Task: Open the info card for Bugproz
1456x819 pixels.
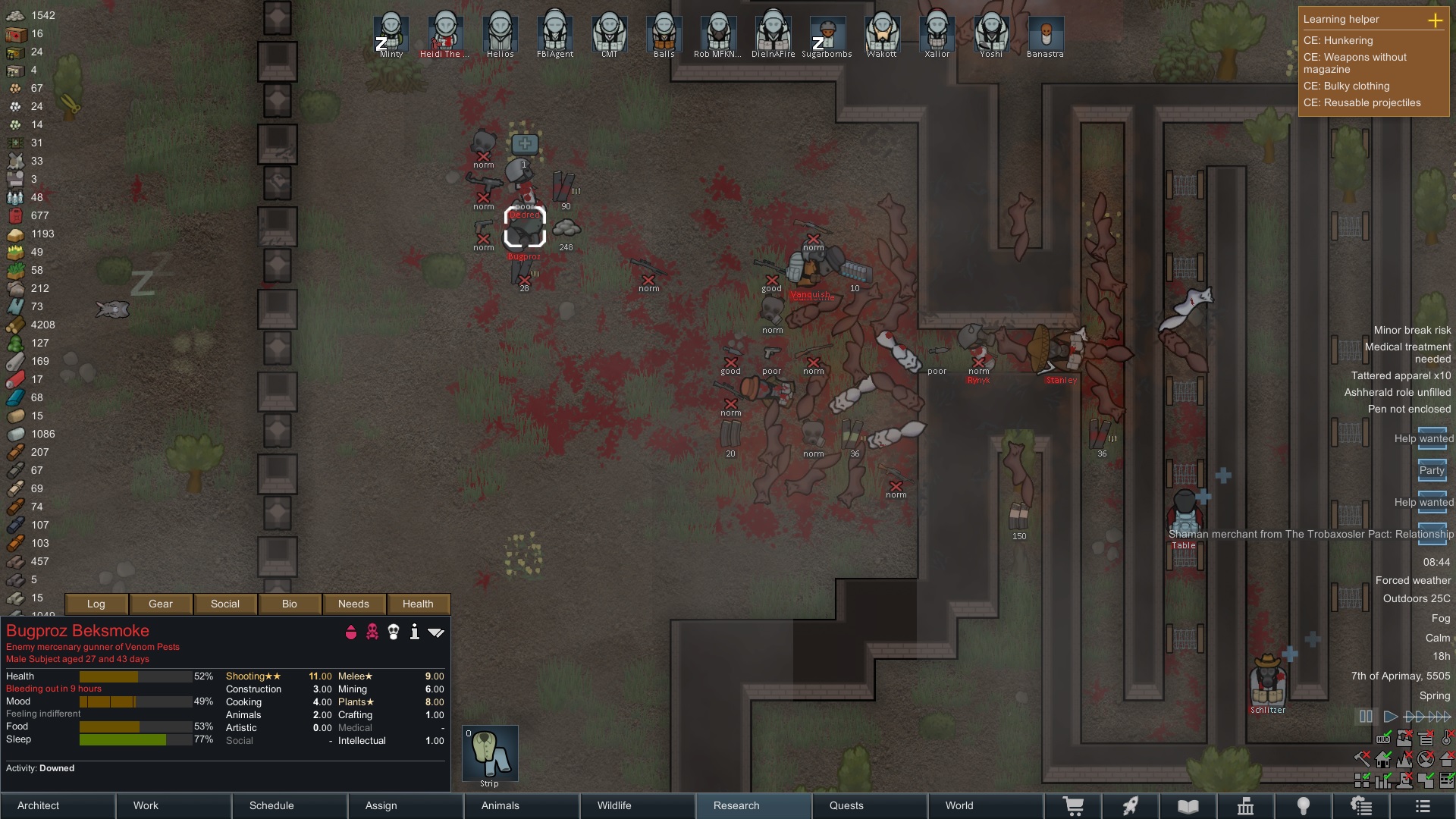Action: pyautogui.click(x=414, y=632)
